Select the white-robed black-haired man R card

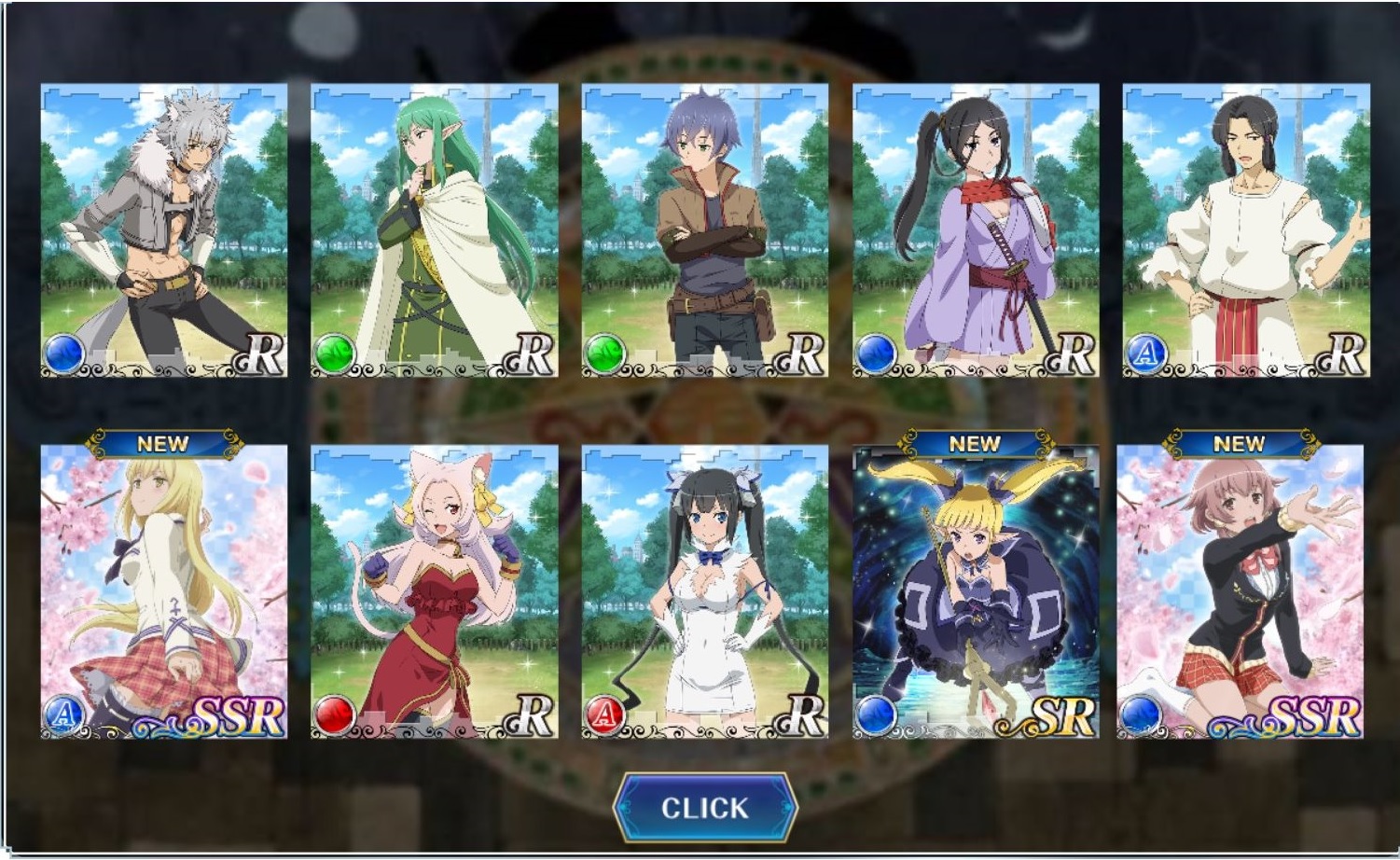tap(1246, 230)
